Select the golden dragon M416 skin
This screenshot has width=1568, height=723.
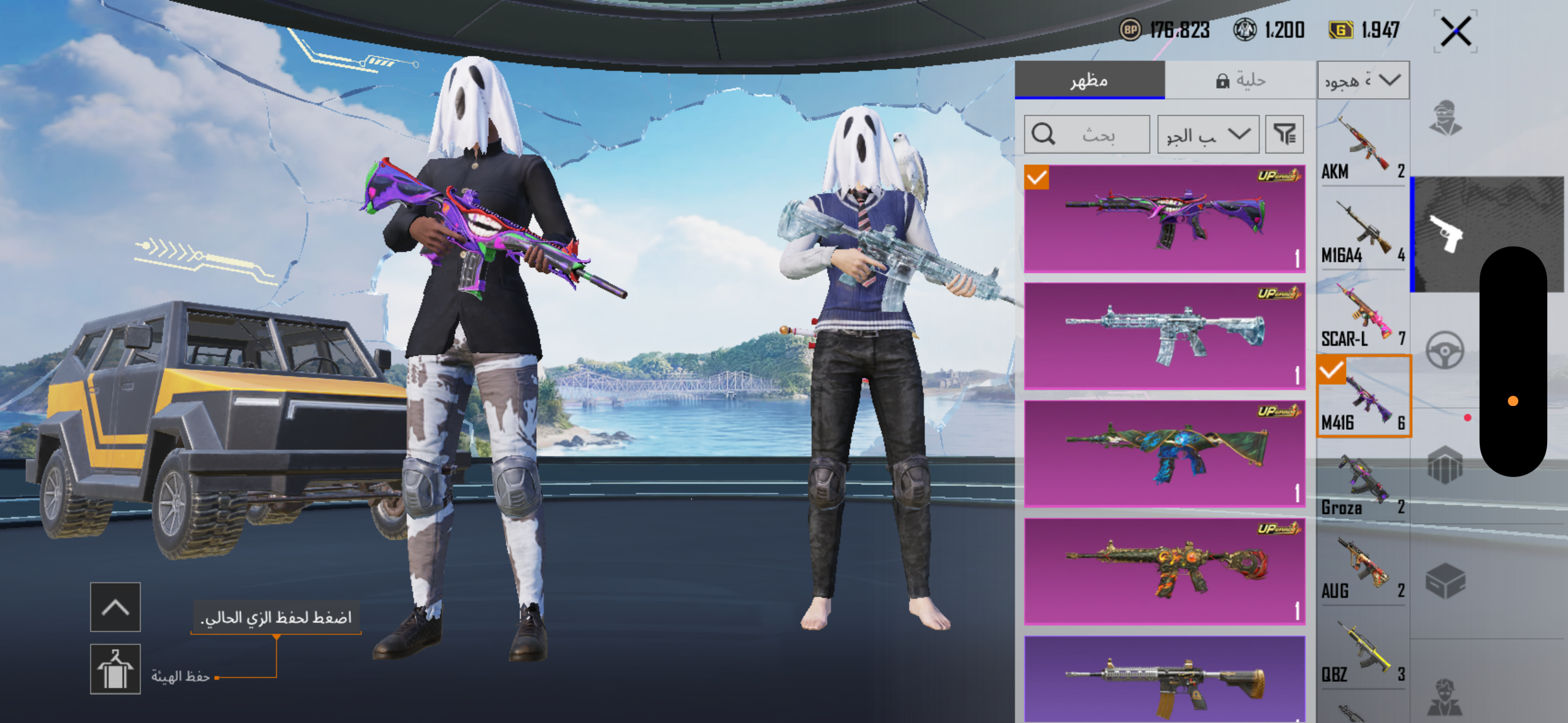point(1164,572)
